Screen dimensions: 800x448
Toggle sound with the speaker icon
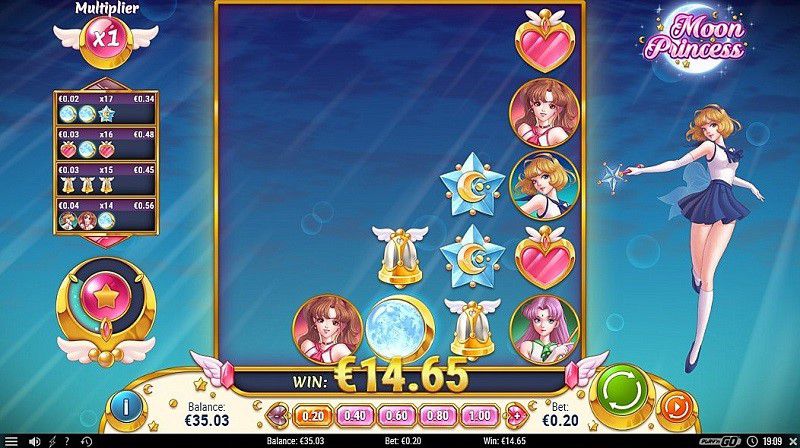pos(32,441)
